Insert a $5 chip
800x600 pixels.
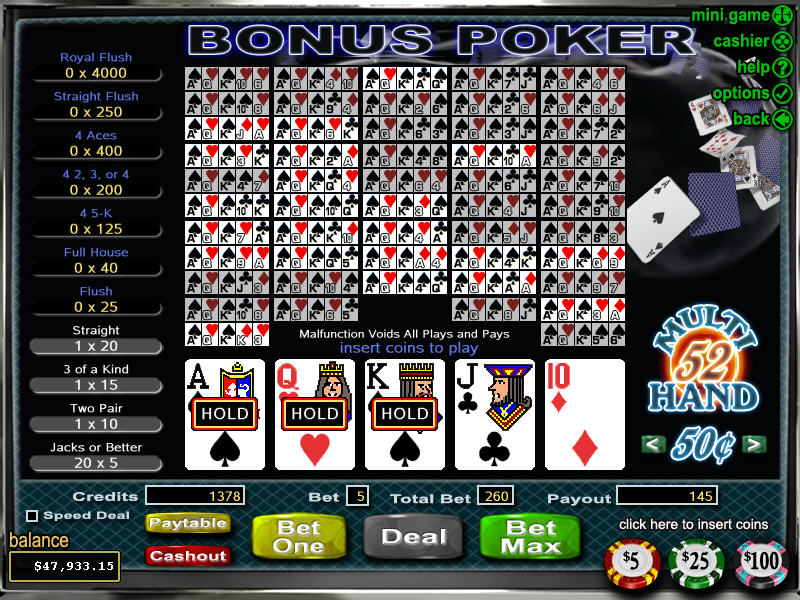[633, 561]
